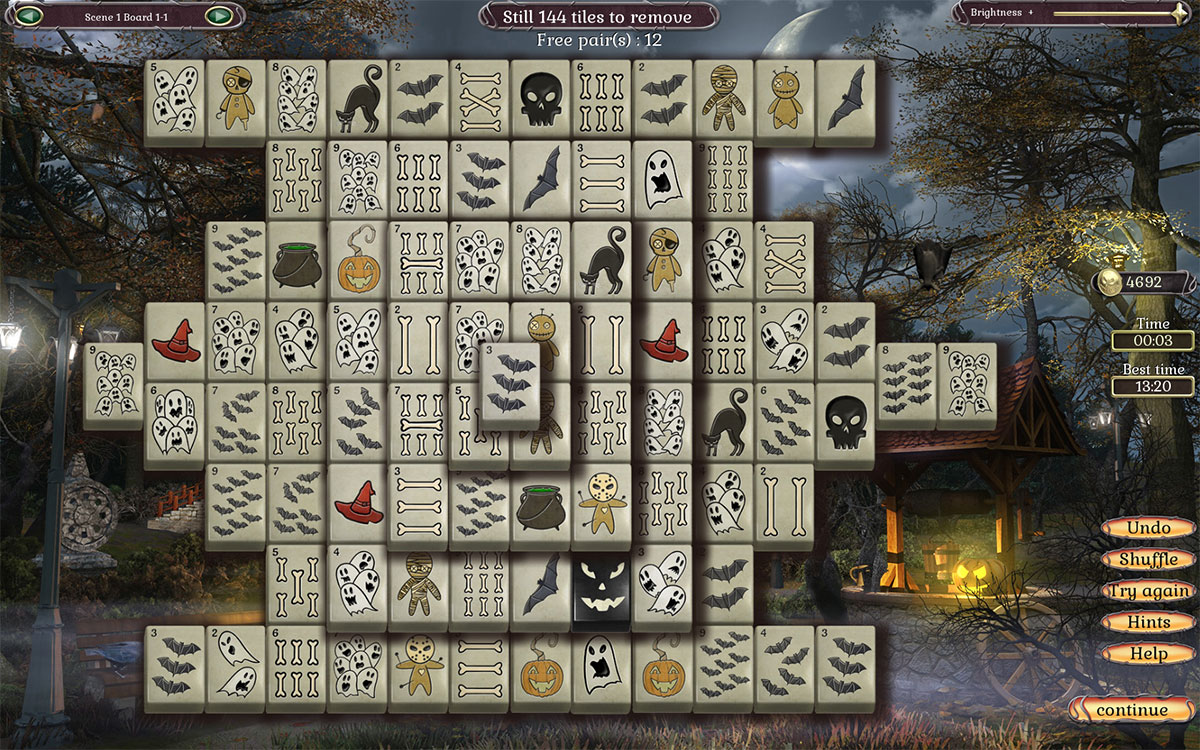Screen dimensions: 1200x750
Task: Click the Try again button
Action: coord(1150,591)
